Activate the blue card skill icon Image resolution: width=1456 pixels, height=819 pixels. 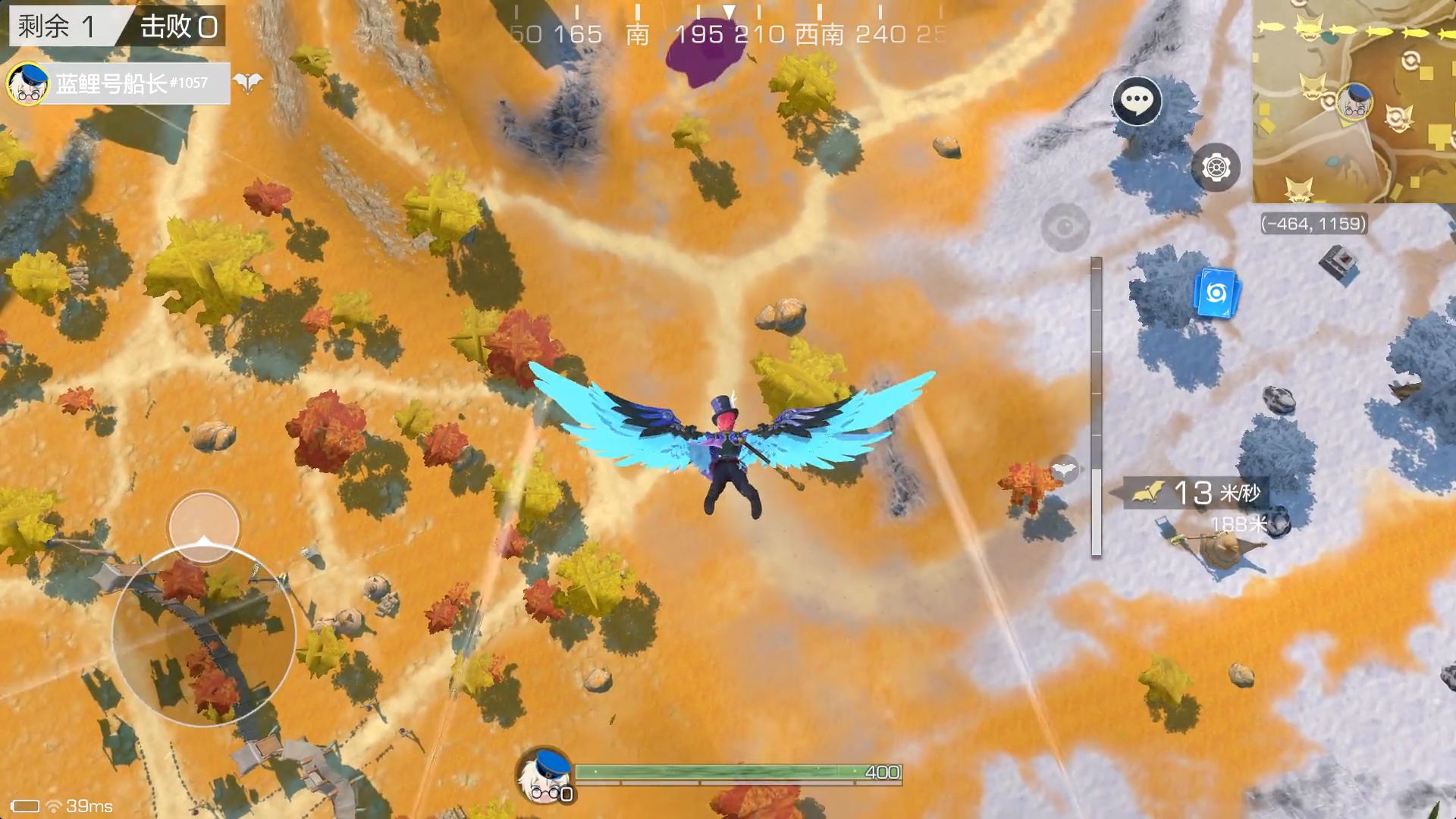point(1216,293)
